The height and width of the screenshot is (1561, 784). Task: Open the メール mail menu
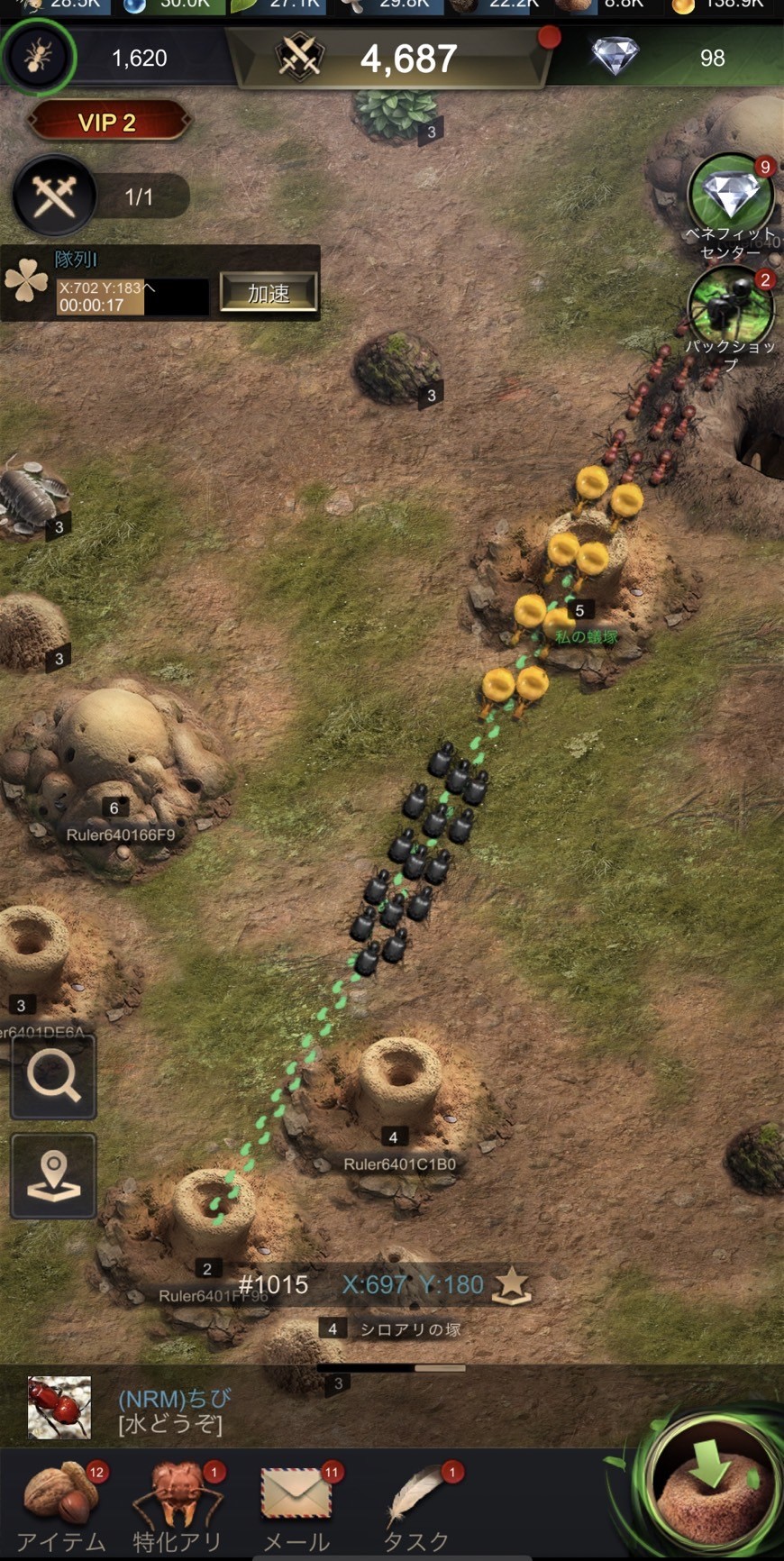point(296,1507)
